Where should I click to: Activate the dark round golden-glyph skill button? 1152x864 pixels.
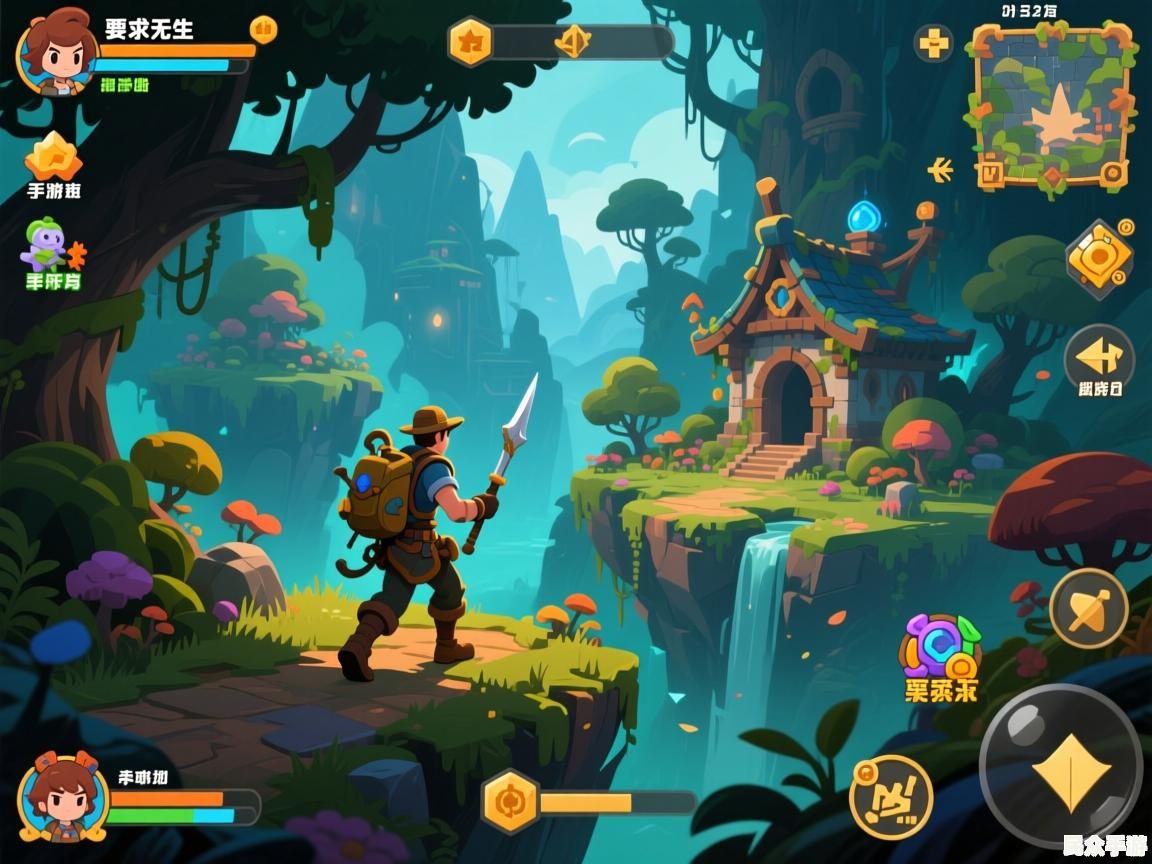click(890, 797)
